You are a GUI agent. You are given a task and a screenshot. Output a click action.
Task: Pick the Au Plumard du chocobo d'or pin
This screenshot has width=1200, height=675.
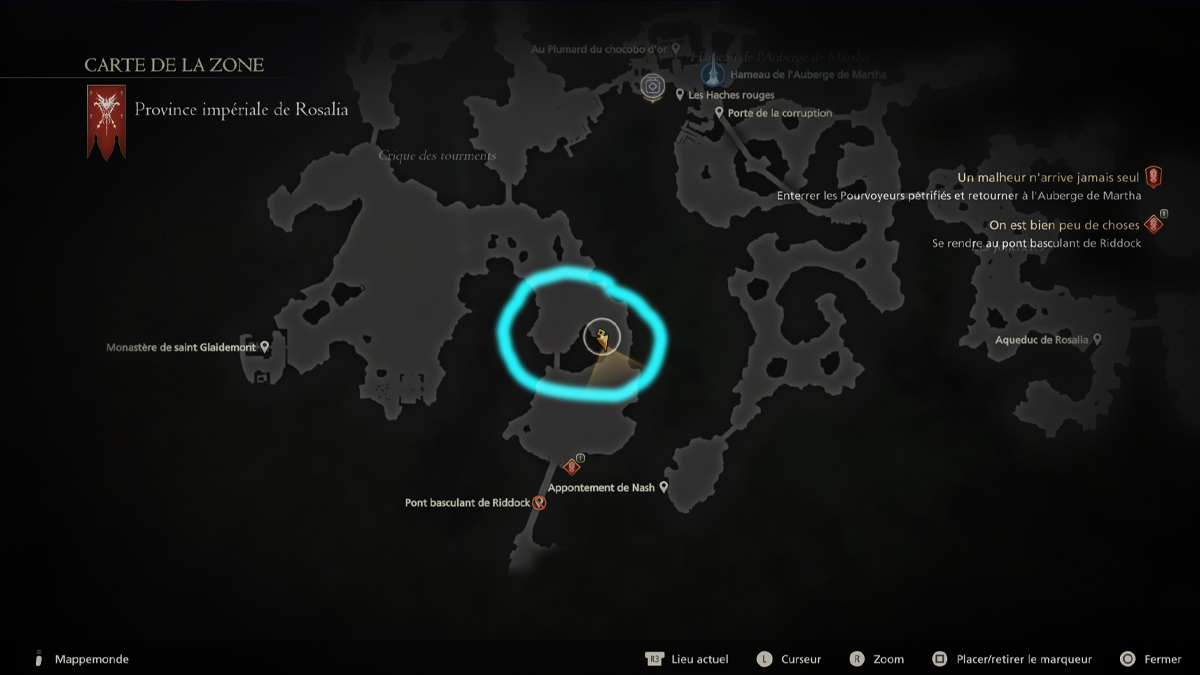[676, 48]
